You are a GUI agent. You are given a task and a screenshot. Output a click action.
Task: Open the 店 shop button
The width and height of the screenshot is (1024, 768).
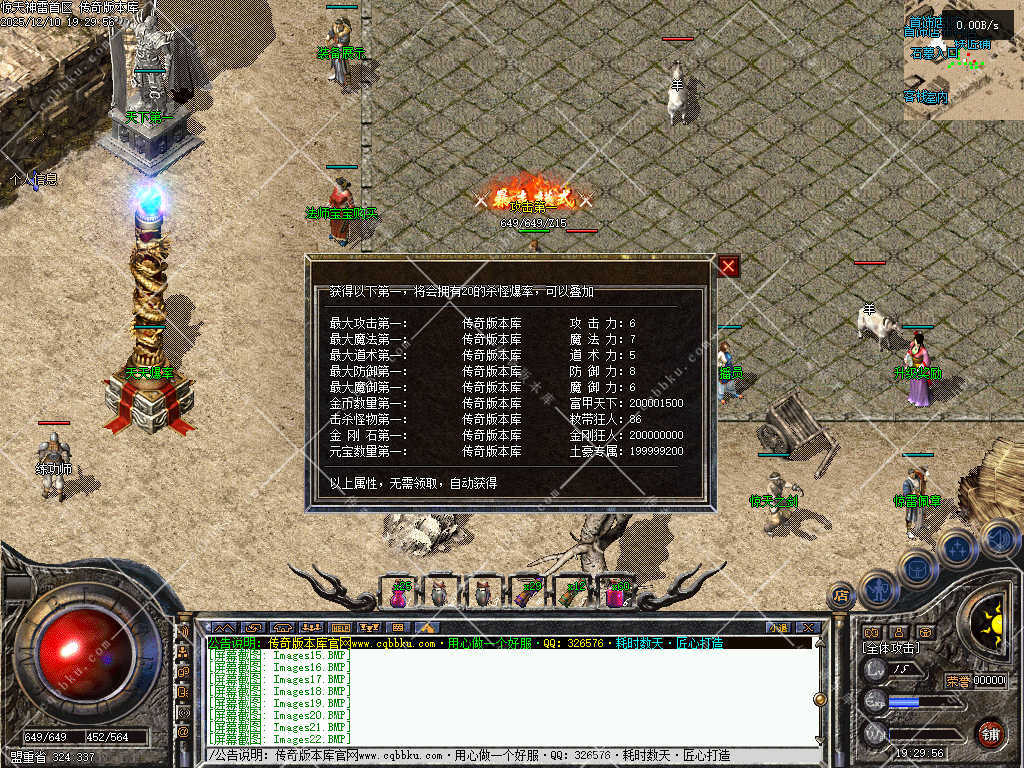[x=841, y=597]
